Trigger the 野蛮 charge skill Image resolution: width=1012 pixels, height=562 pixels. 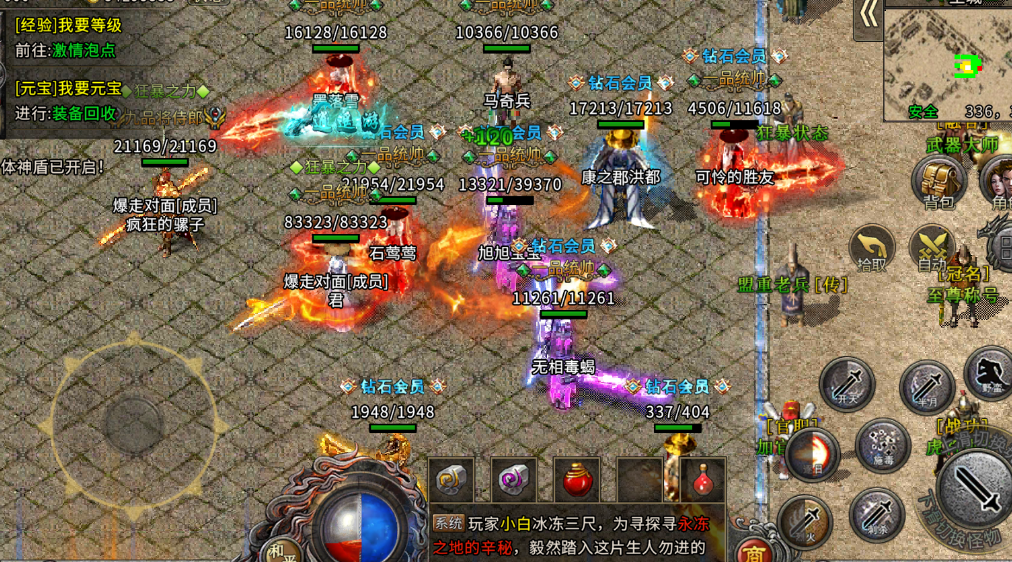point(989,372)
